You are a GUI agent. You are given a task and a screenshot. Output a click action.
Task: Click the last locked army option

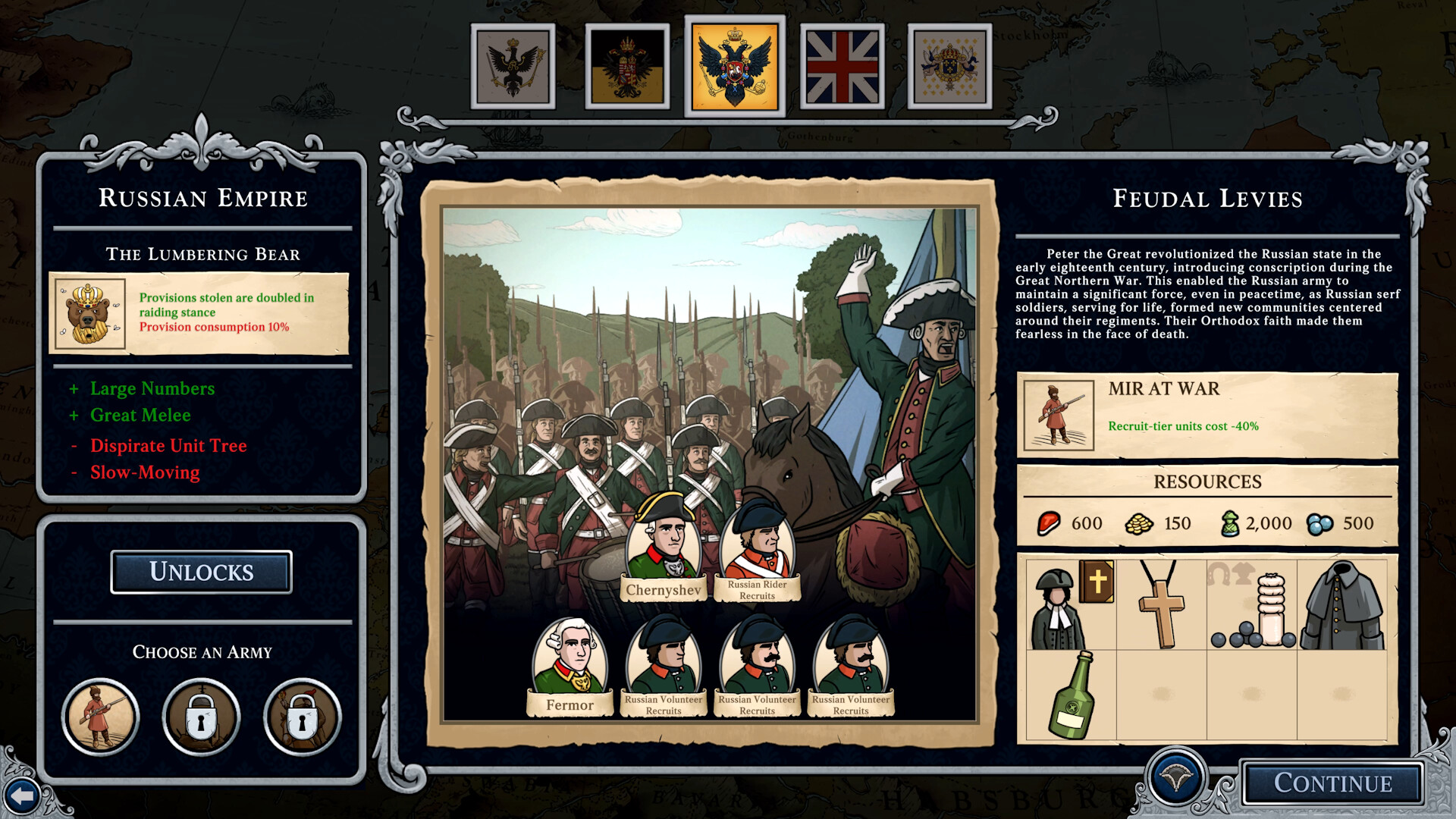(302, 717)
